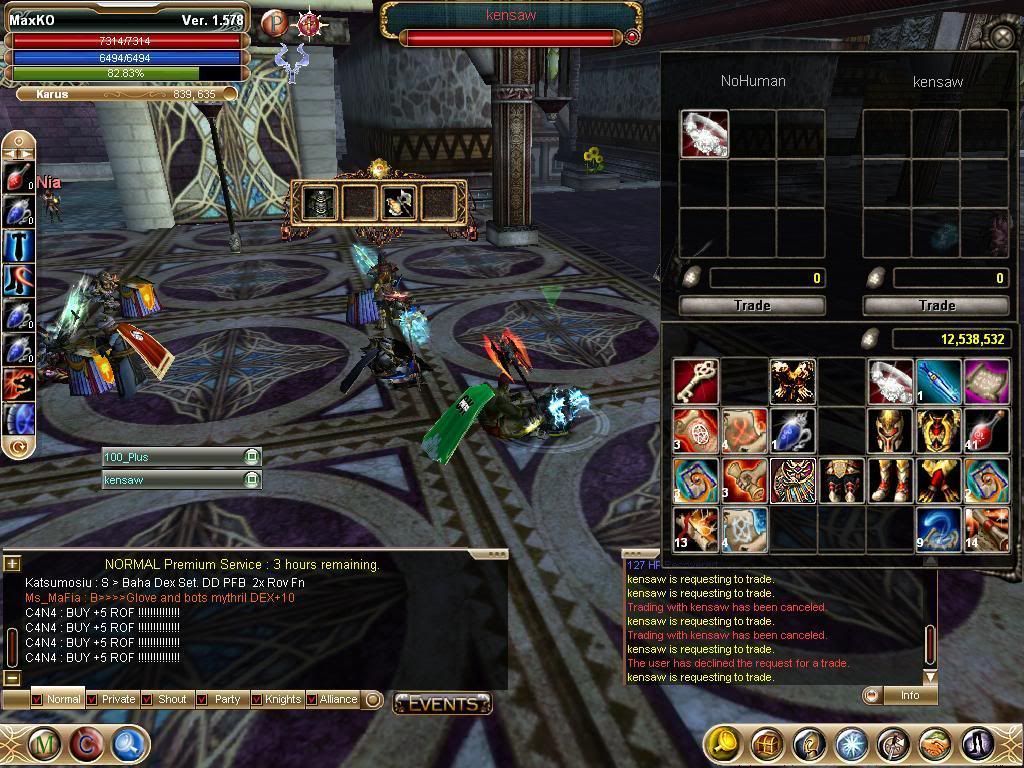Image resolution: width=1024 pixels, height=768 pixels.
Task: Toggle the Knights chat filter
Action: 257,699
